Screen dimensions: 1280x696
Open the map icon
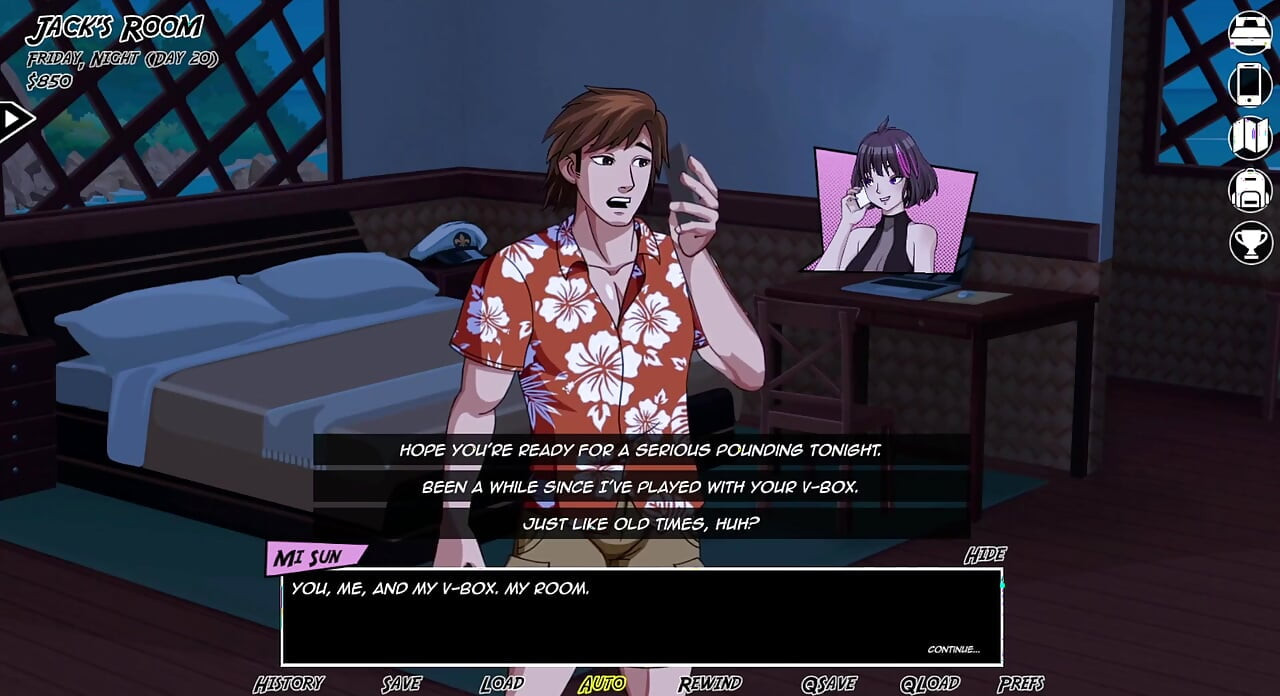point(1250,138)
